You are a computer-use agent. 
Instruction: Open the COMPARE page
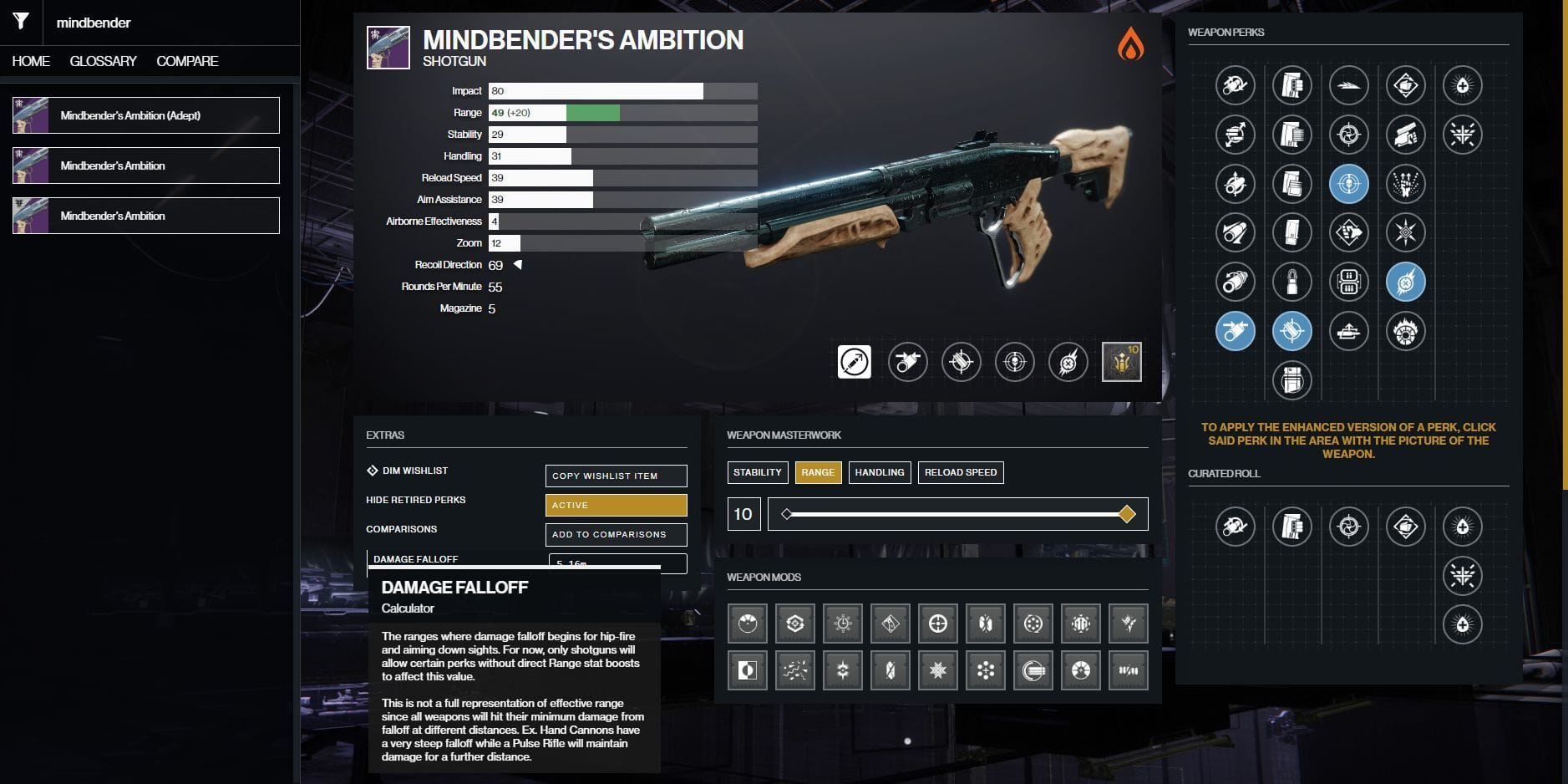coord(187,61)
